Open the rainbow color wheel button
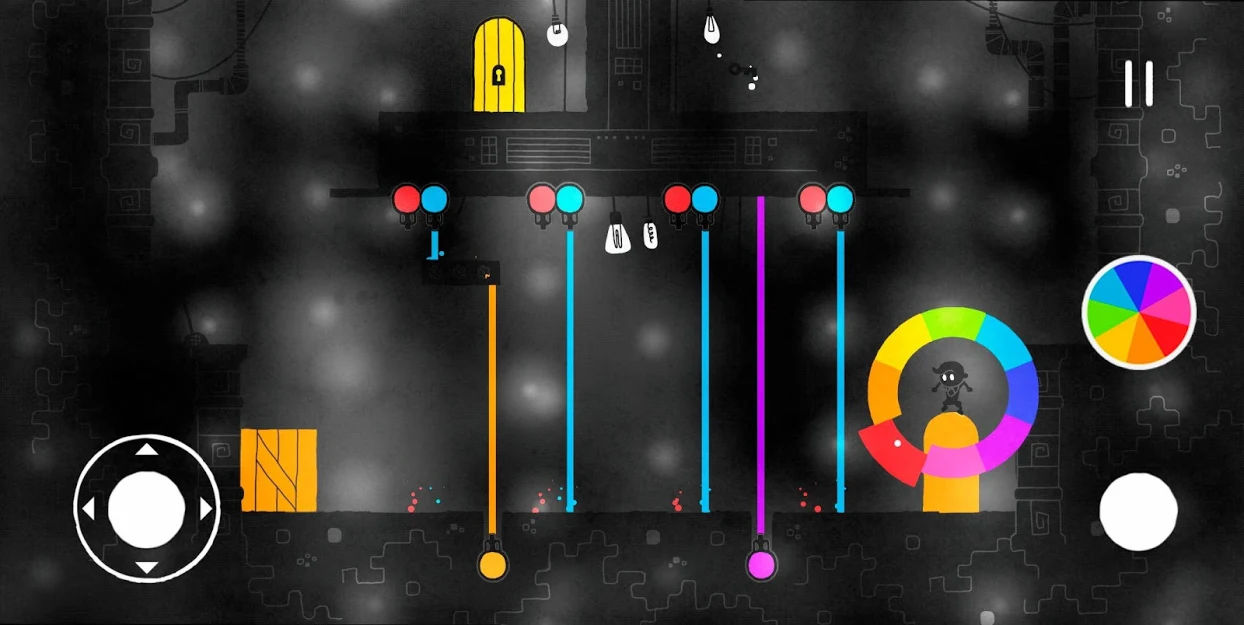Image resolution: width=1244 pixels, height=625 pixels. (1139, 312)
